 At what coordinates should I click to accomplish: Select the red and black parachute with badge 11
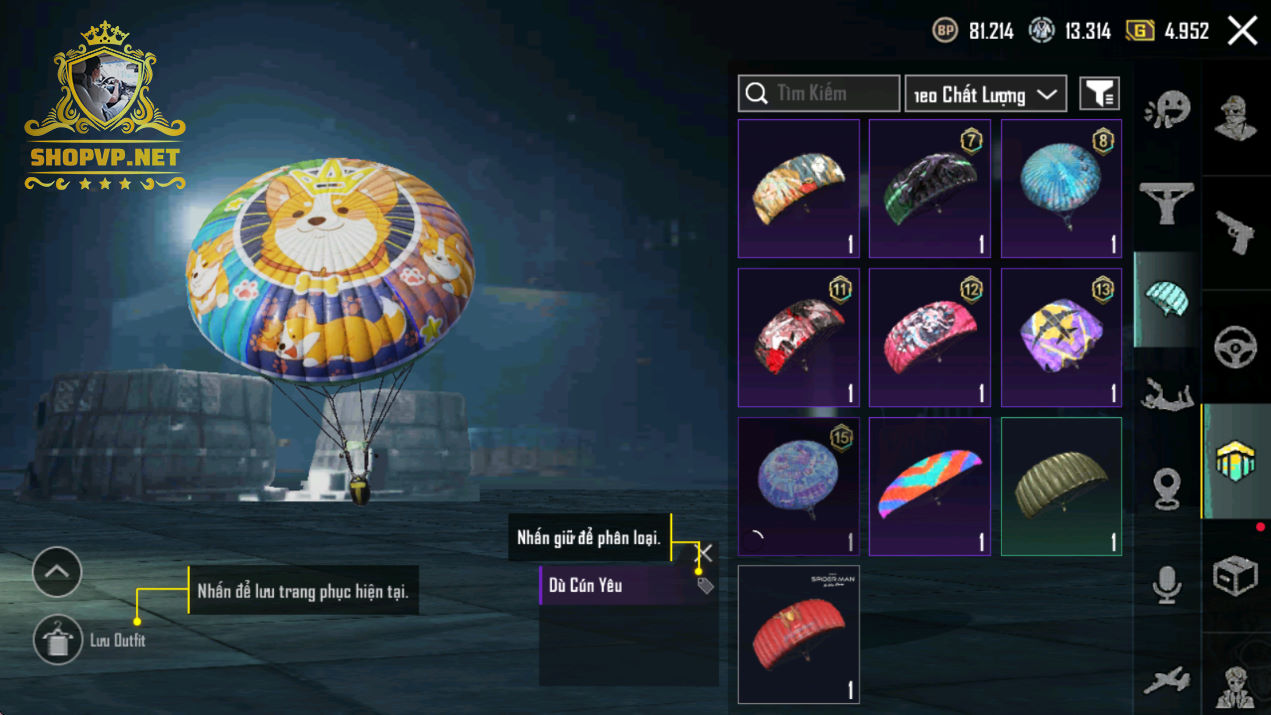click(x=798, y=337)
